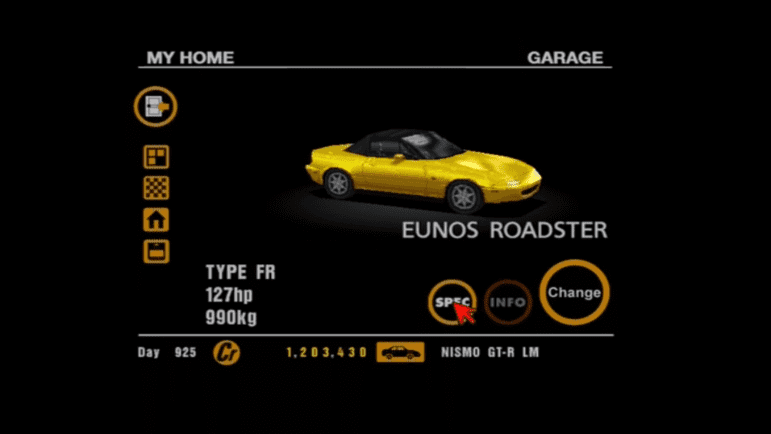Click the Change car button
Viewport: 771px width, 434px height.
coord(574,293)
